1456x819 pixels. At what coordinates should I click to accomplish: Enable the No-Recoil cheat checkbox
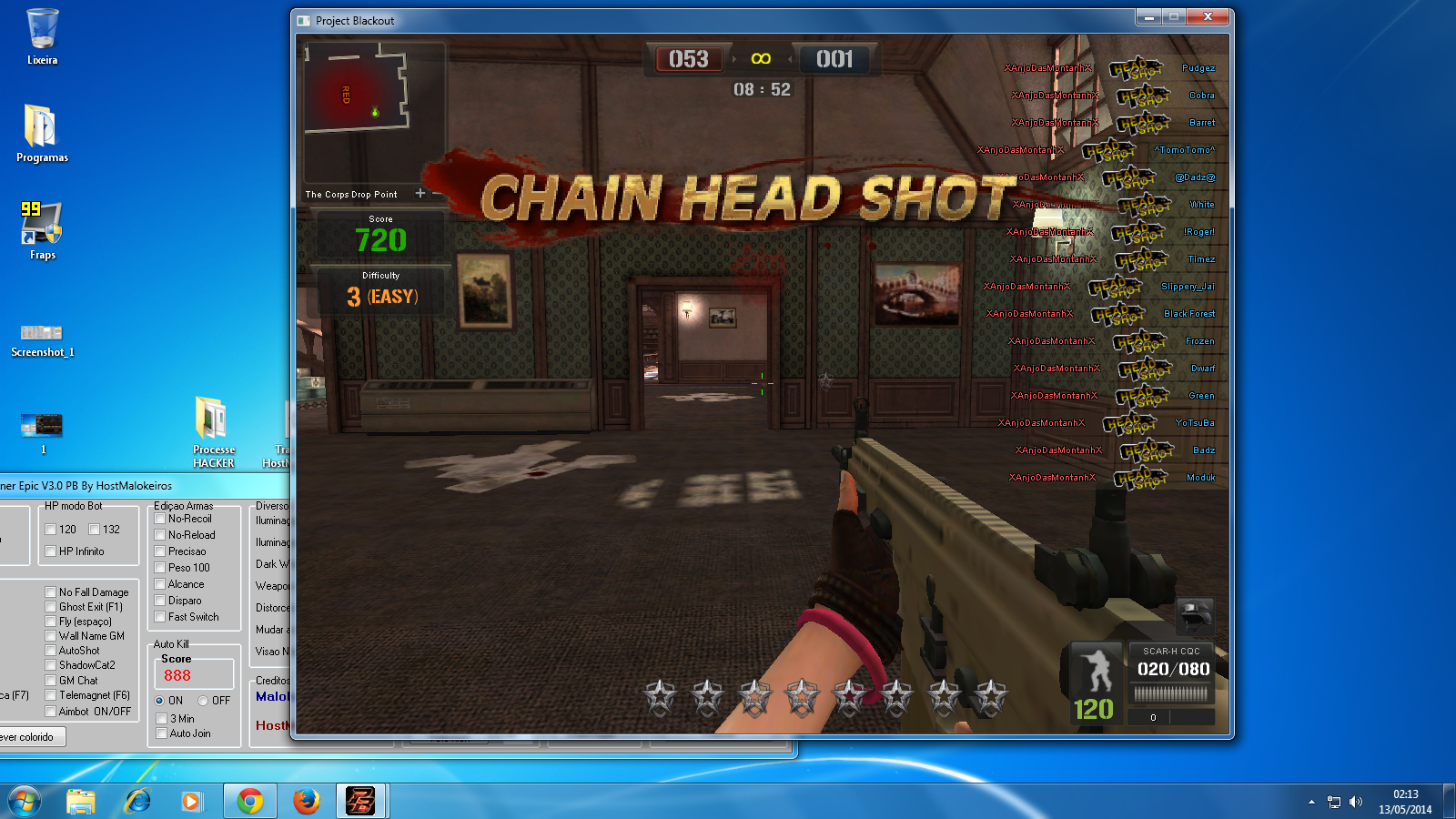[x=160, y=519]
